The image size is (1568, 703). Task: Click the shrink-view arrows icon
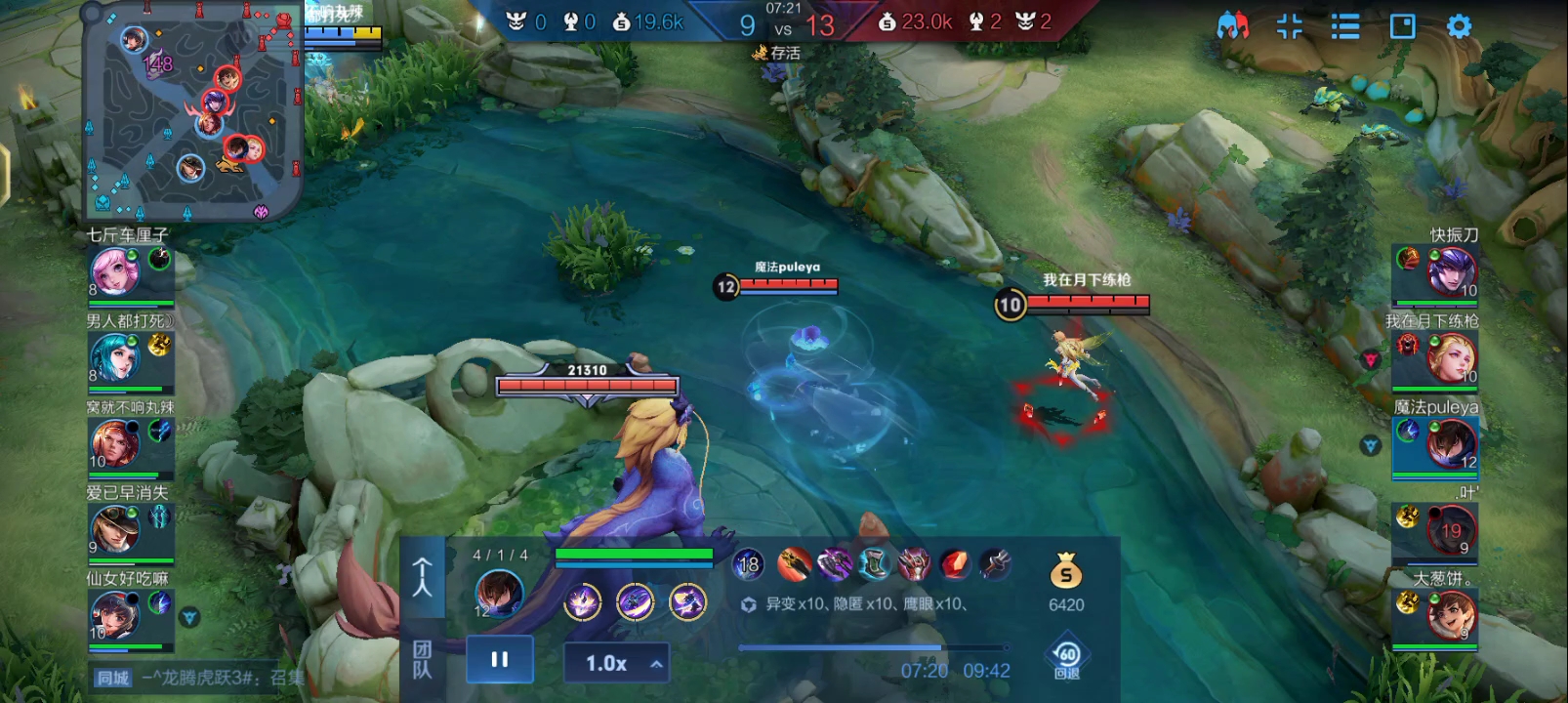[1289, 26]
